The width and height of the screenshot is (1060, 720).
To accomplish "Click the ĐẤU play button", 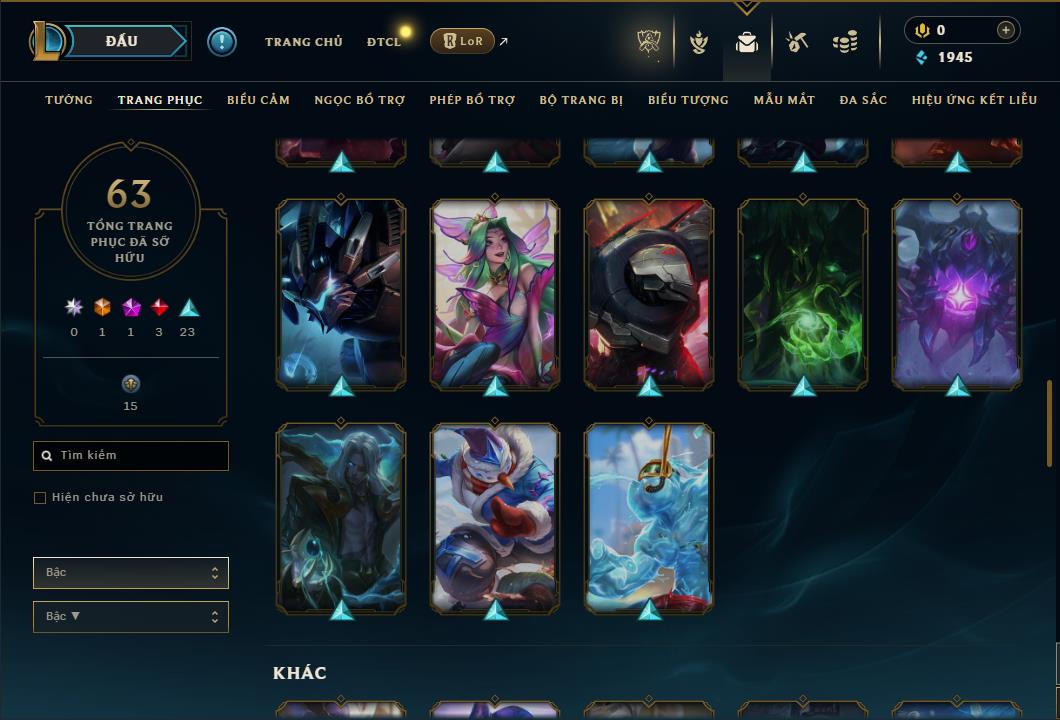I will [x=121, y=41].
